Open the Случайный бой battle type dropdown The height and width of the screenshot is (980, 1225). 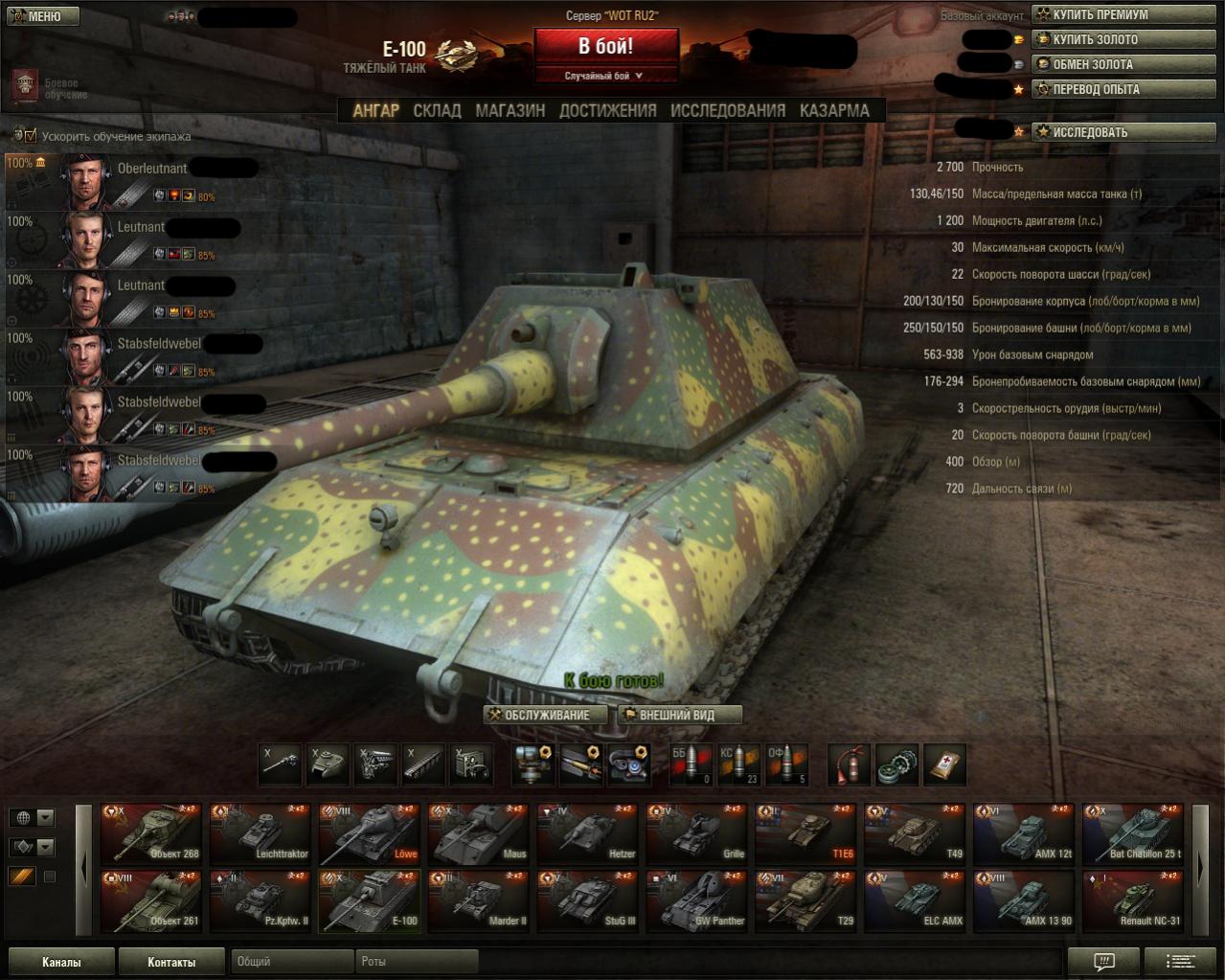click(605, 76)
